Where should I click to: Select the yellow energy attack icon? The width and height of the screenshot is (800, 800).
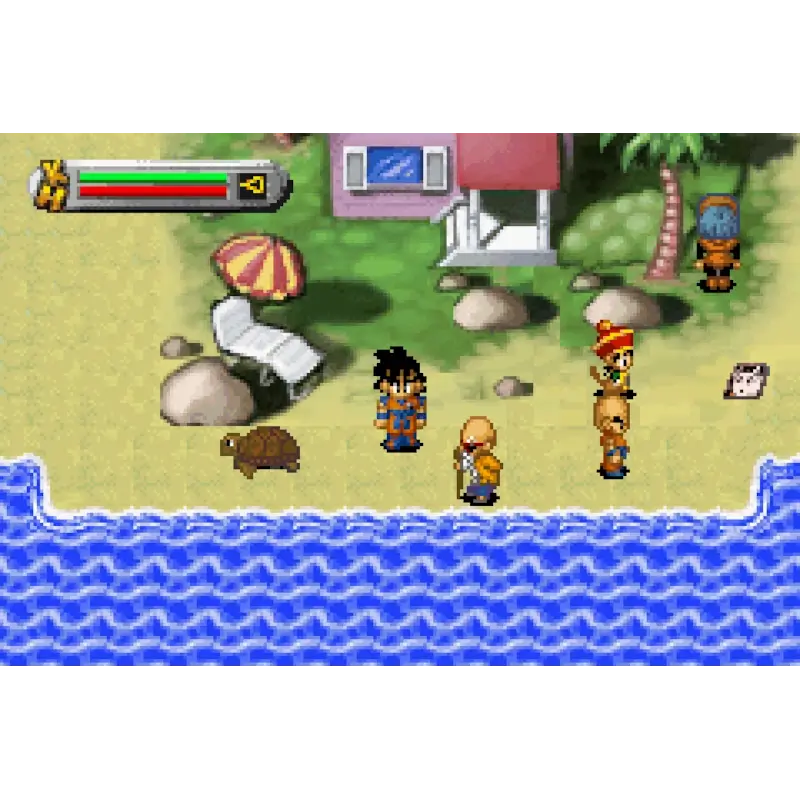(x=253, y=185)
